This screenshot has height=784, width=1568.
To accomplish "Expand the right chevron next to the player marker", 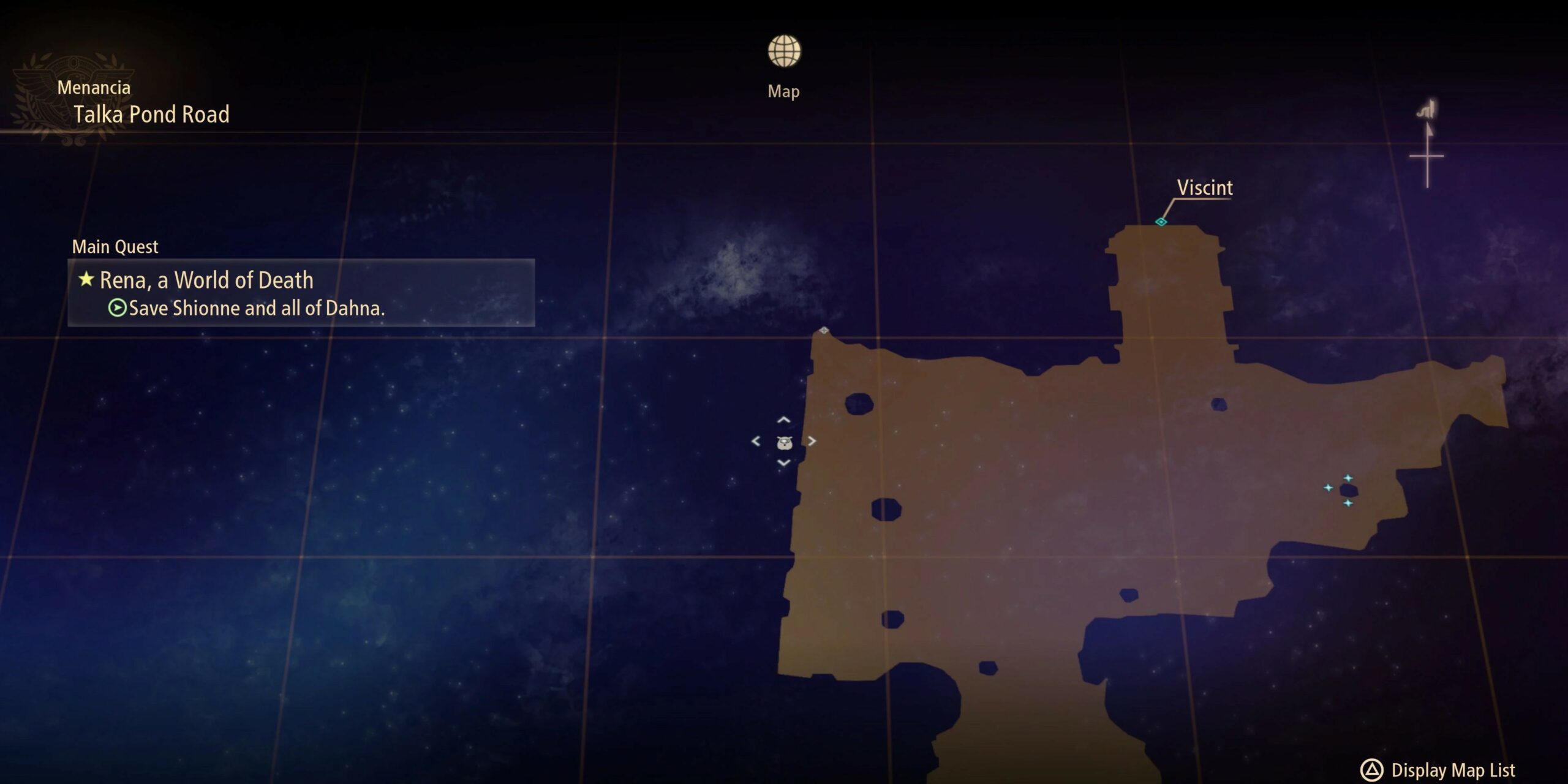I will [812, 441].
